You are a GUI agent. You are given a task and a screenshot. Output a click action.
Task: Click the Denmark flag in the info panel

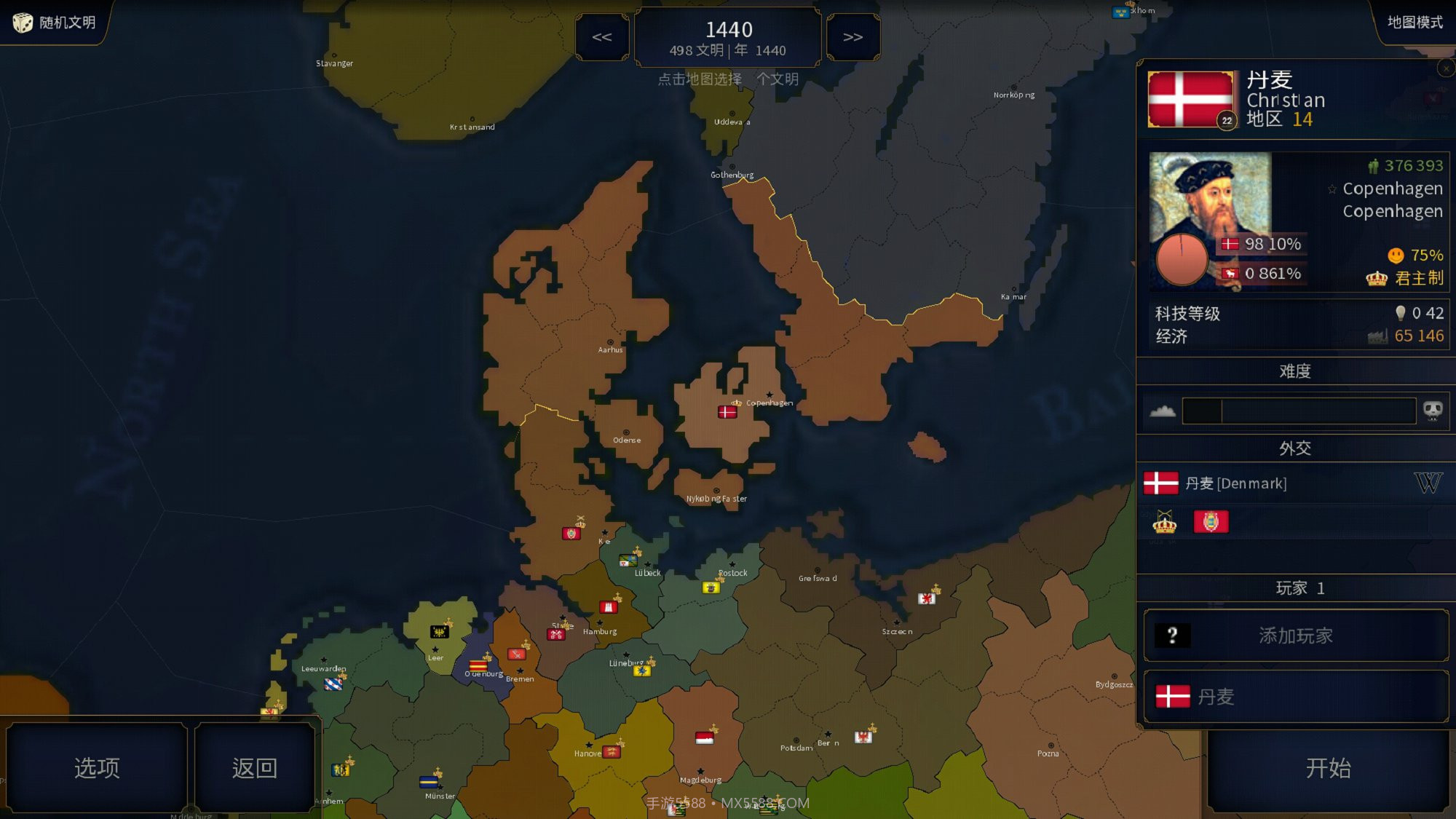[1191, 100]
